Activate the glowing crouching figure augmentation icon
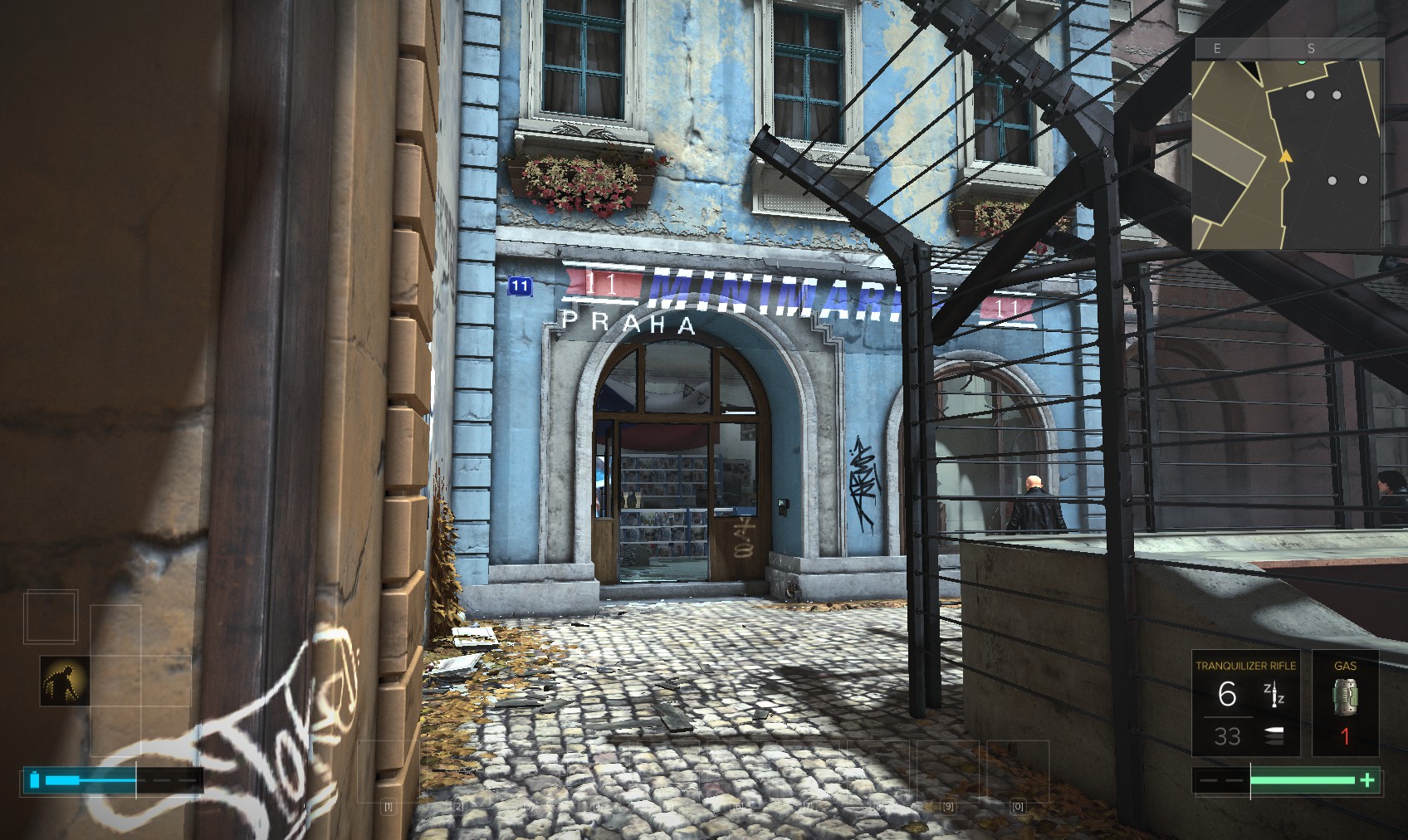Screen dimensions: 1408x840 (x=65, y=681)
